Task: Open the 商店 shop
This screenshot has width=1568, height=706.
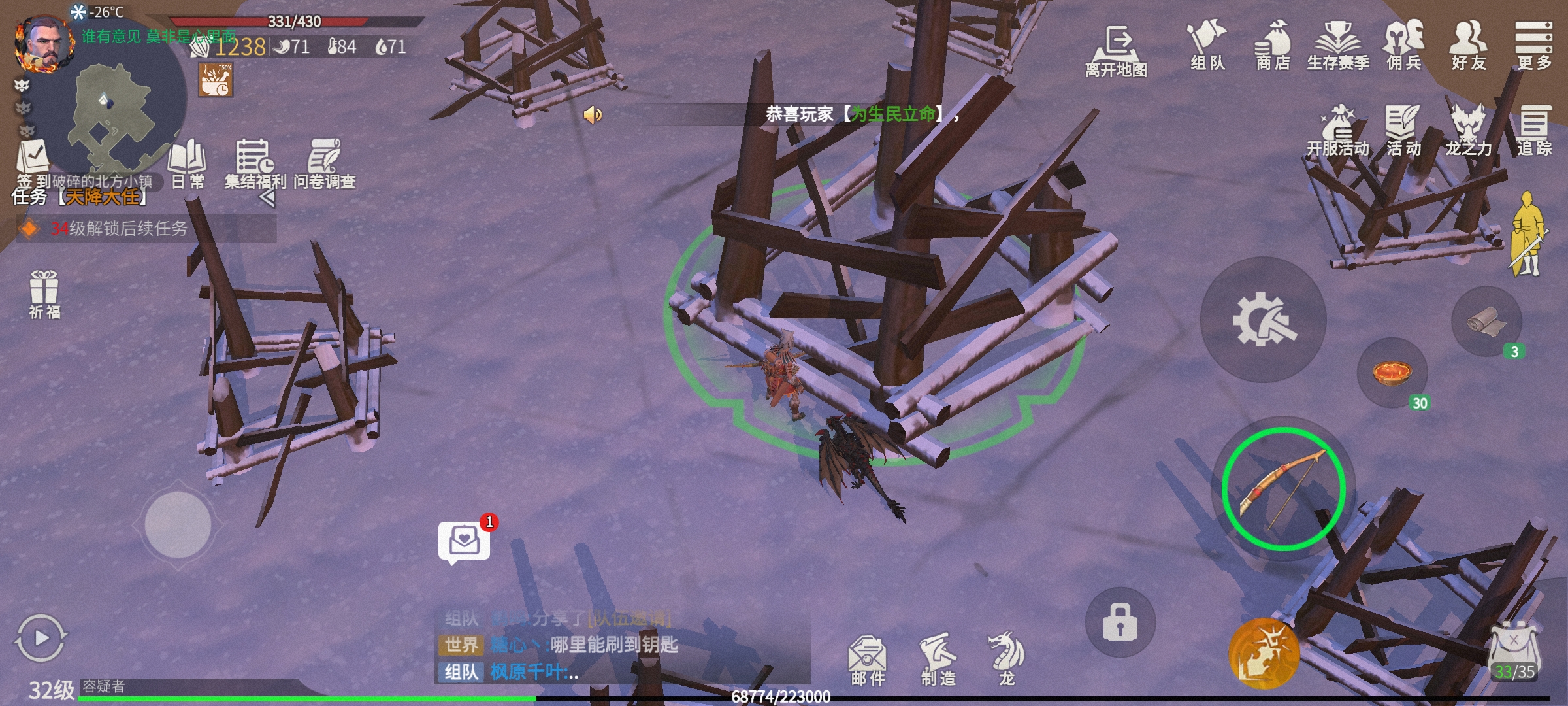Action: point(1273,44)
